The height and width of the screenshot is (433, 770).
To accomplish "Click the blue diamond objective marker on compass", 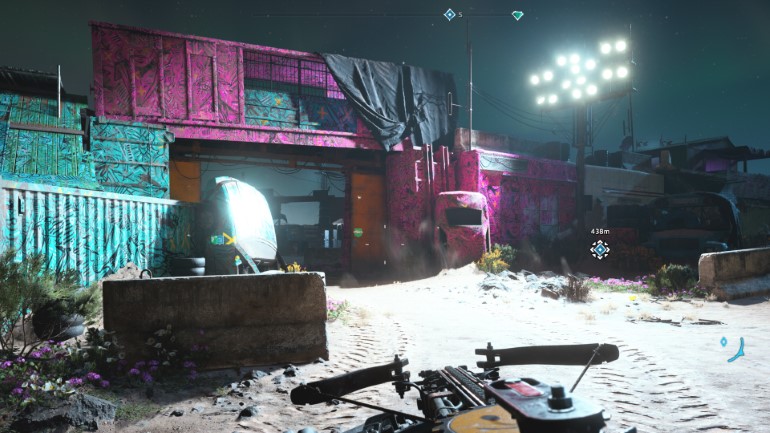I will (449, 14).
